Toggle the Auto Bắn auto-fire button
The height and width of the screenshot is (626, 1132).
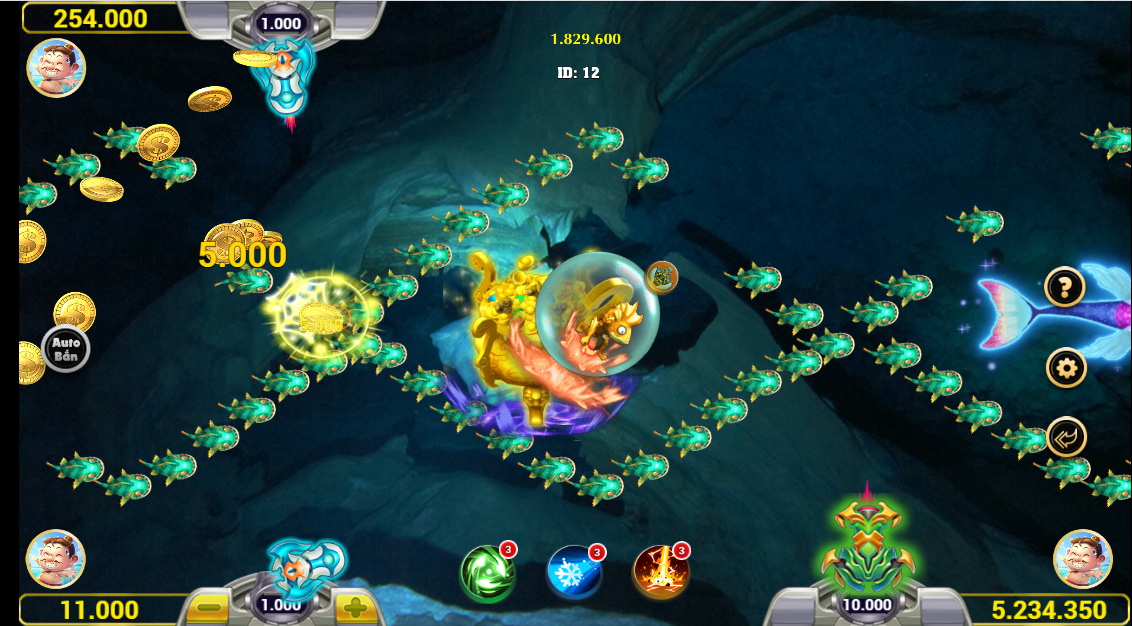66,349
